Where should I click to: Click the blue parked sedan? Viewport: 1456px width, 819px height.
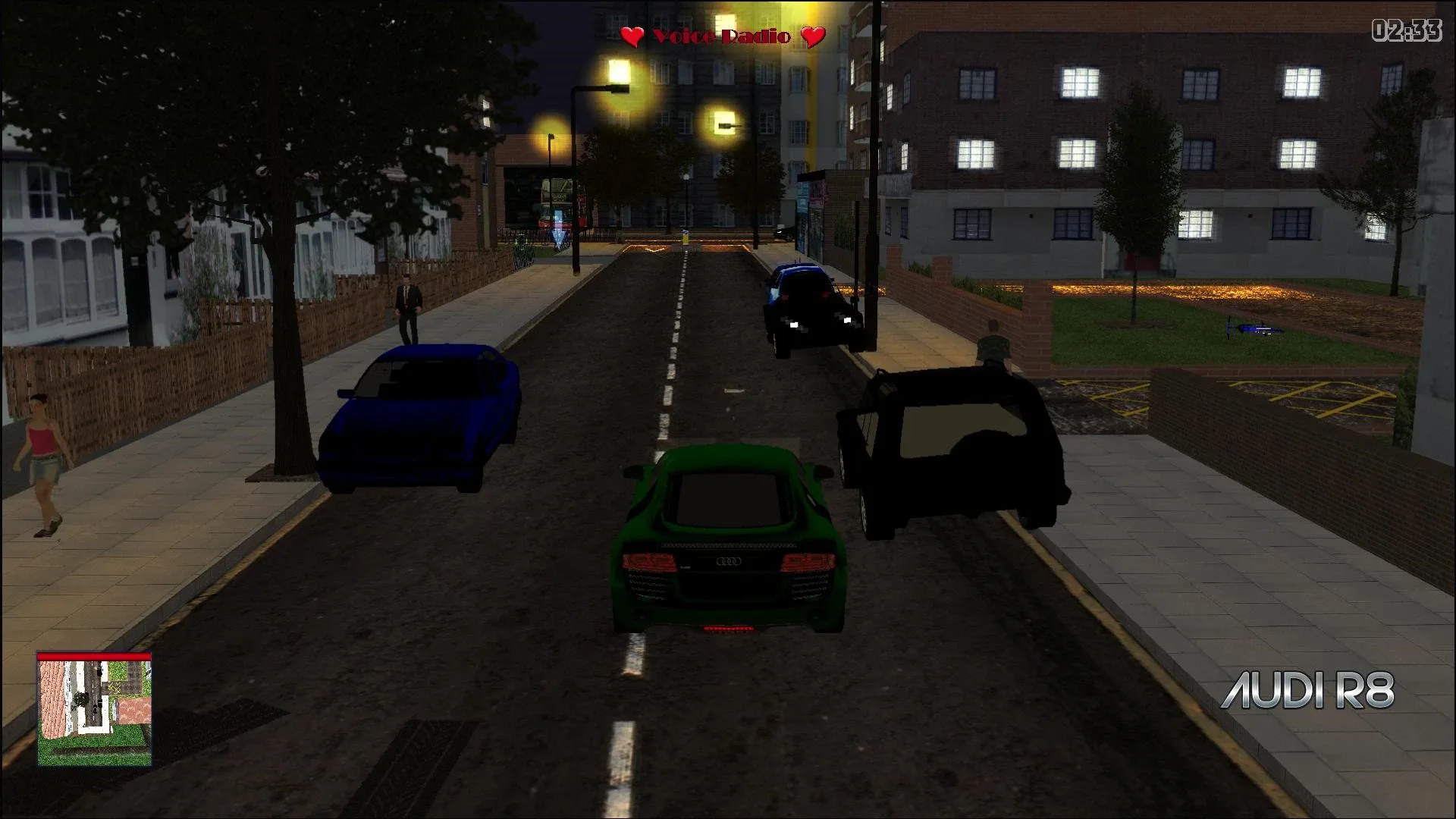pyautogui.click(x=421, y=417)
